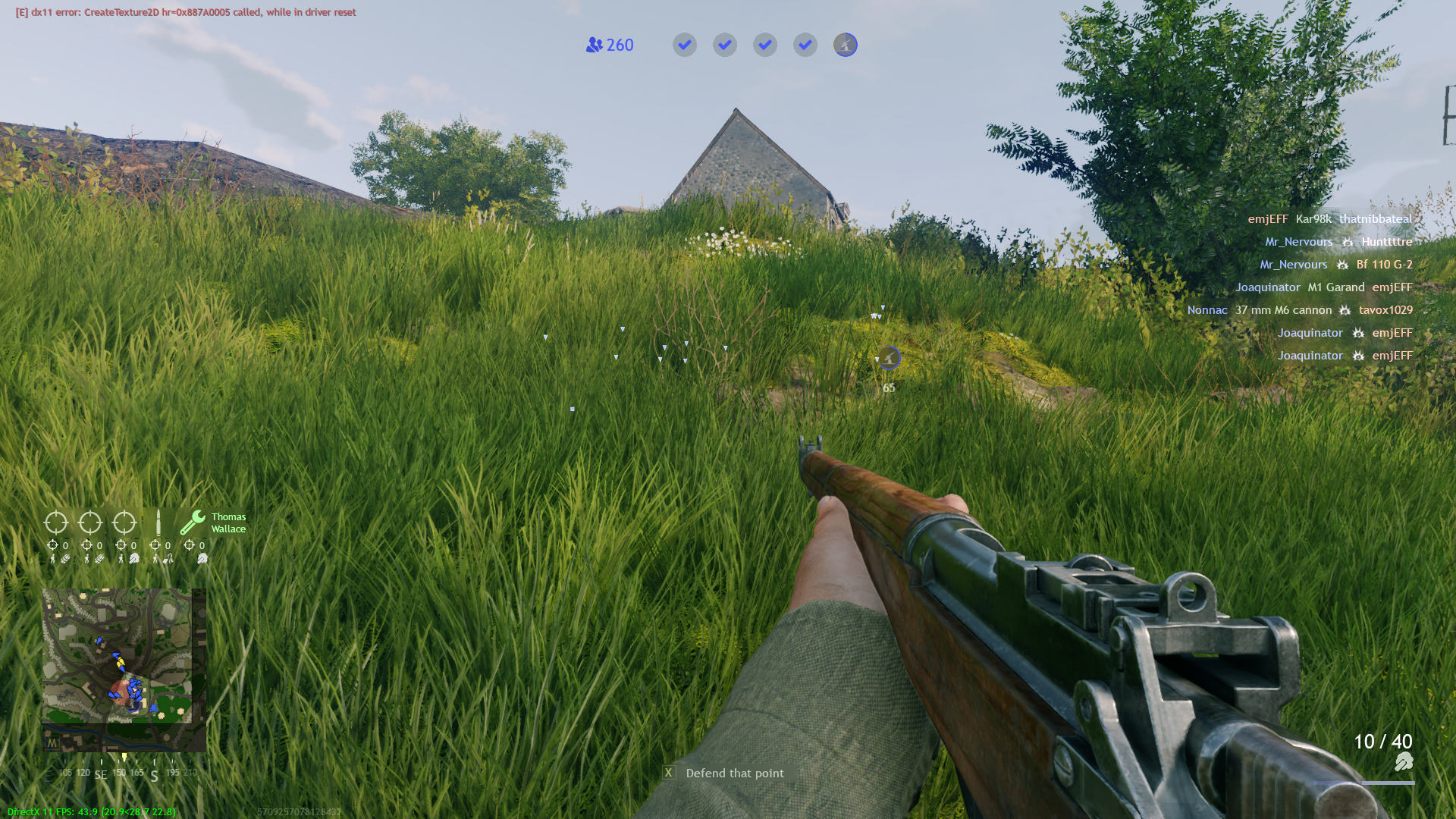Click the AA-gun objective icon at top
The image size is (1456, 819).
pyautogui.click(x=845, y=45)
